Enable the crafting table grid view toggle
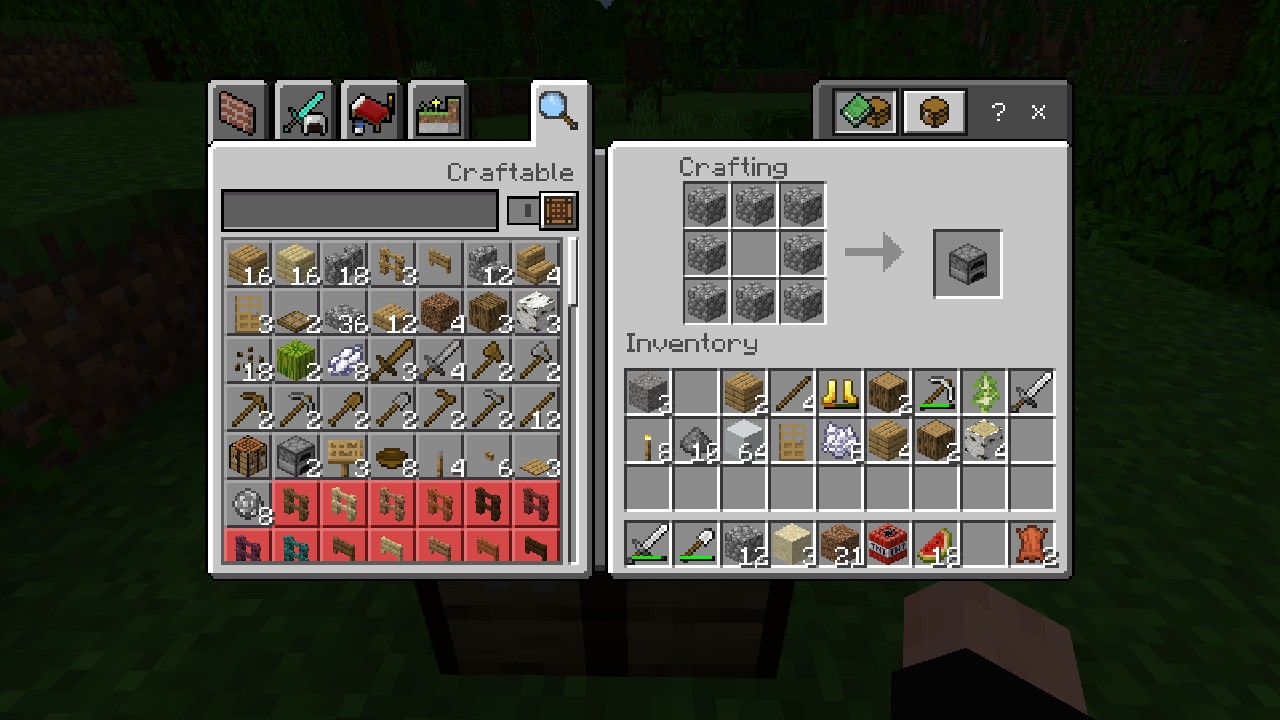The image size is (1280, 720). pos(558,211)
